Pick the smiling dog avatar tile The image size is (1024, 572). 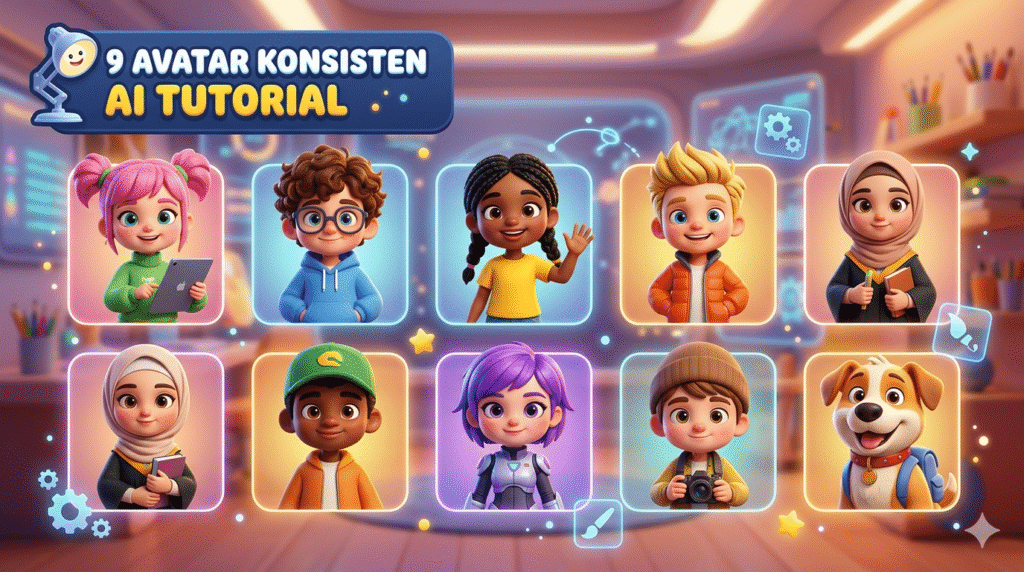pyautogui.click(x=881, y=431)
